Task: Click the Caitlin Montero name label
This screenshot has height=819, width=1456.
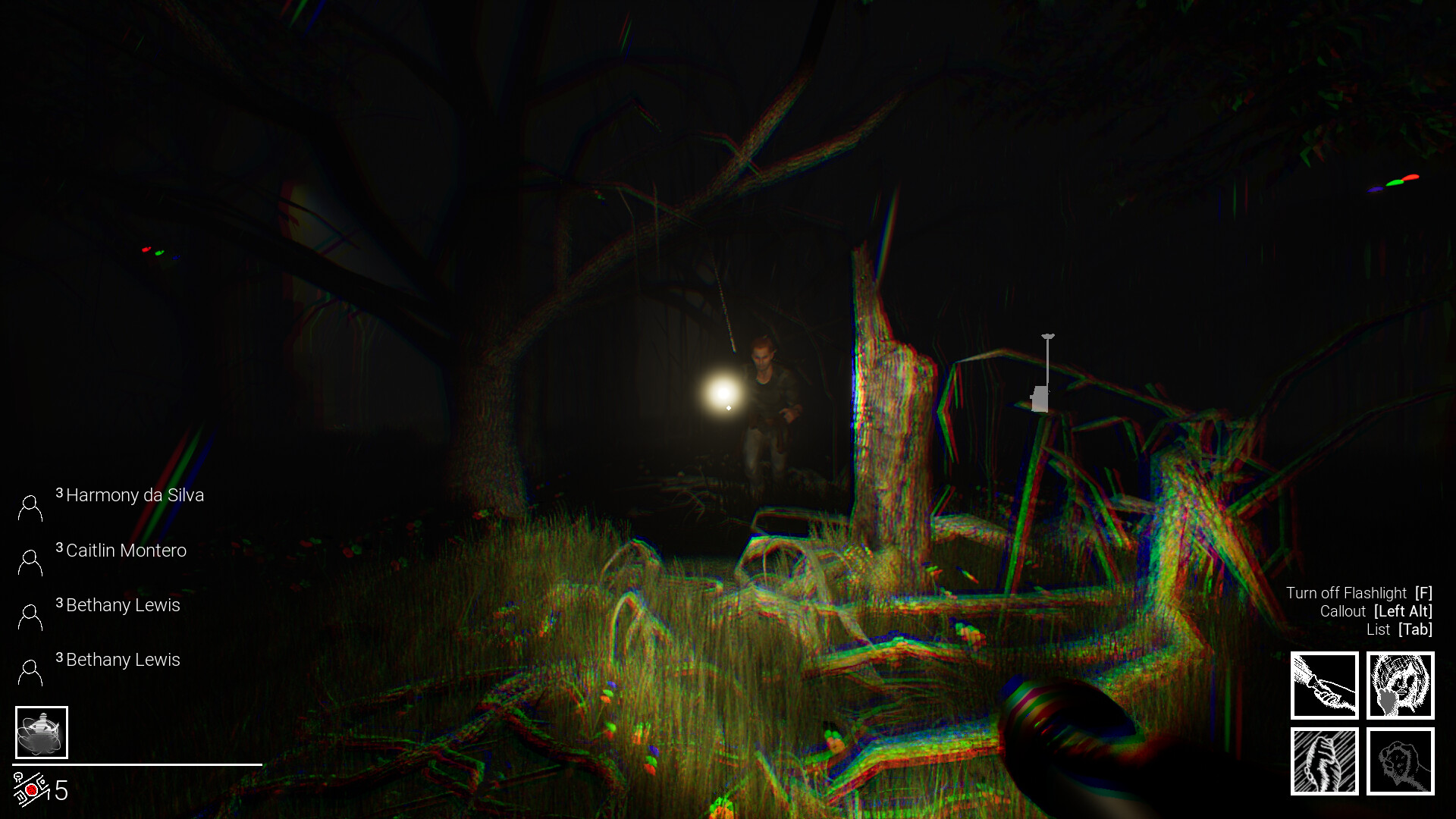Action: pos(126,551)
